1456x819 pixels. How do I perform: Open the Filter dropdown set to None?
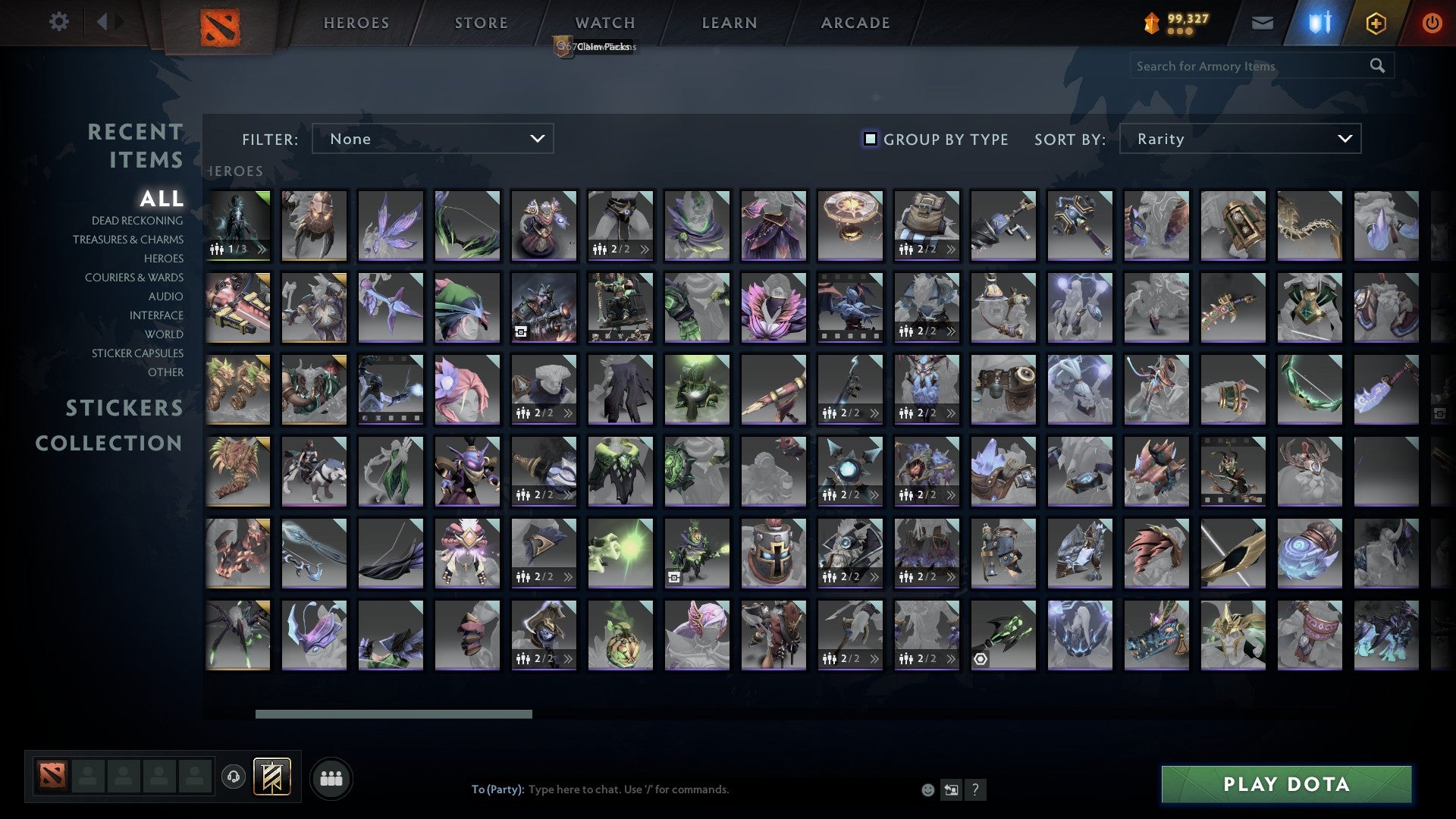click(432, 139)
